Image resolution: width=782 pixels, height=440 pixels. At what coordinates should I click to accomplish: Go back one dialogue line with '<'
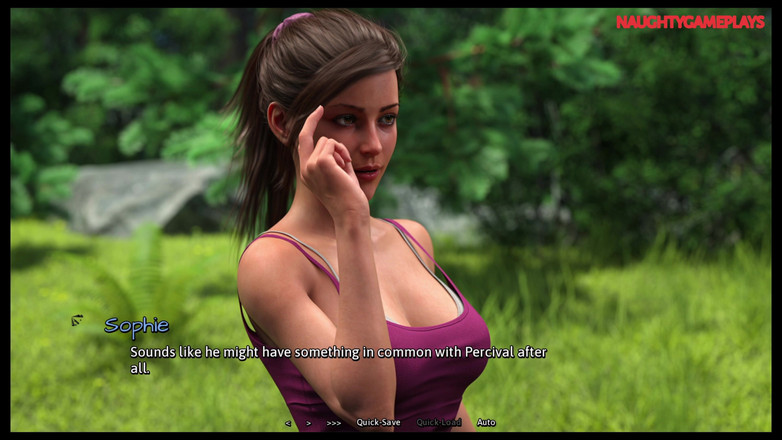pyautogui.click(x=288, y=423)
